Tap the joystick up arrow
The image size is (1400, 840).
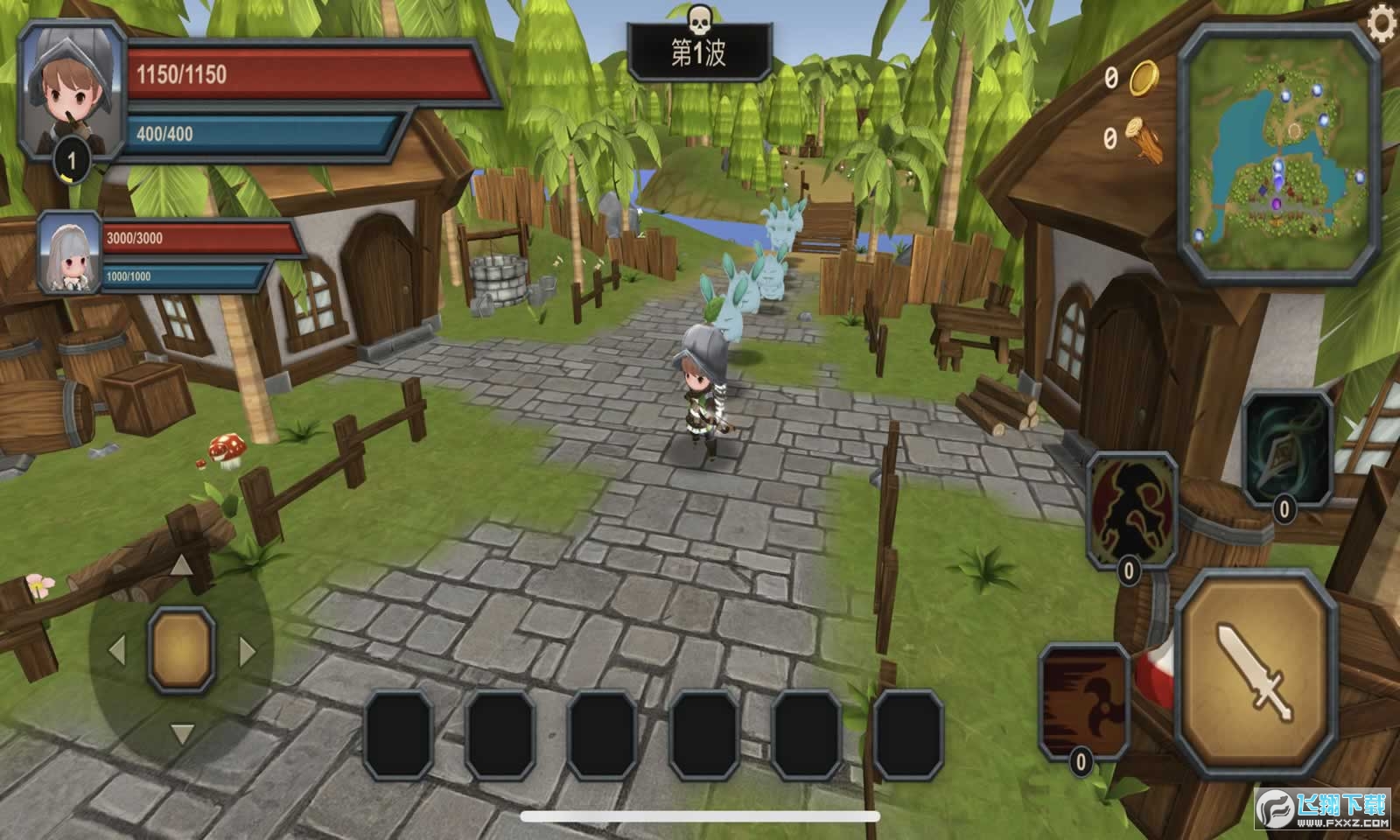coord(181,566)
